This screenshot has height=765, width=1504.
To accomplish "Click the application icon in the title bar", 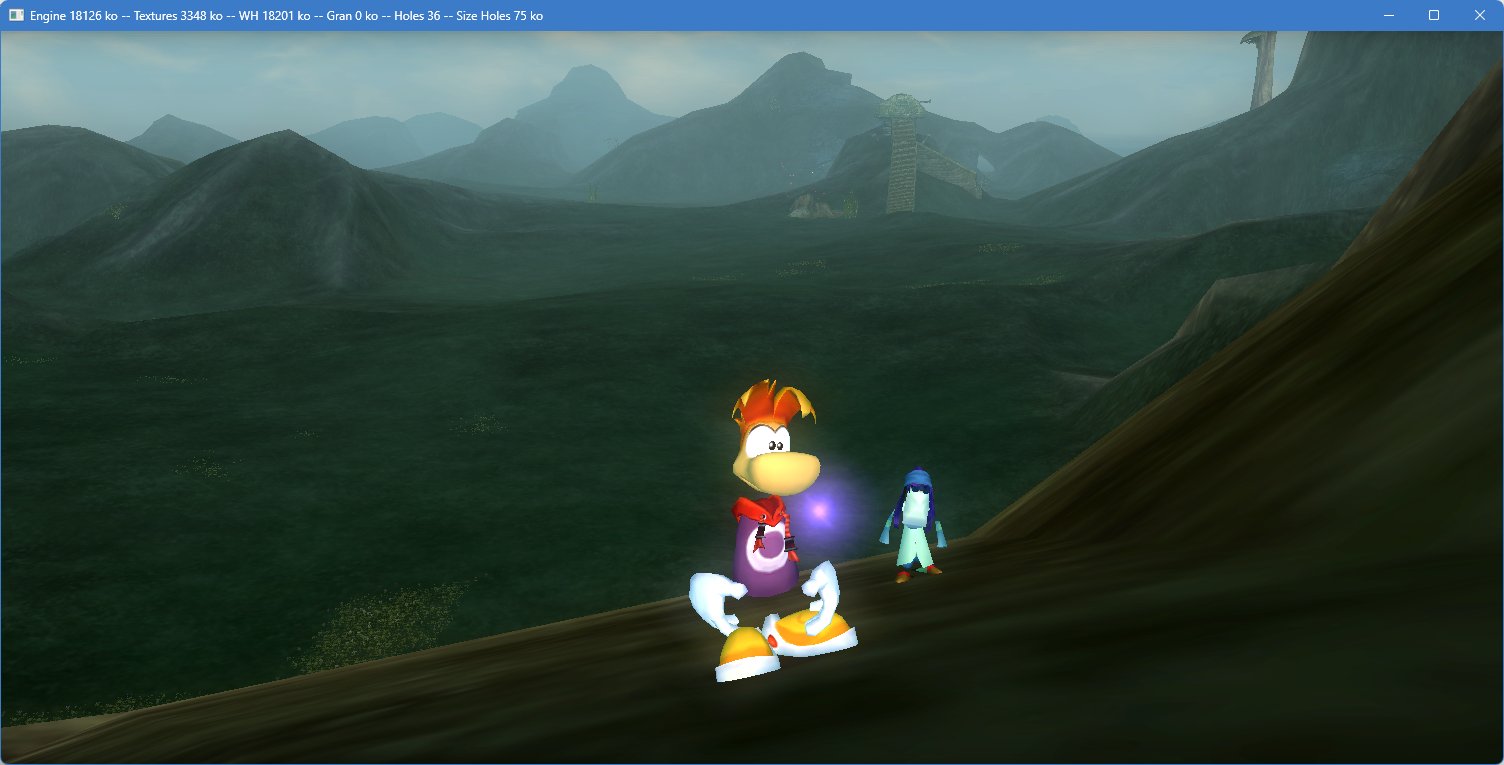I will tap(14, 15).
